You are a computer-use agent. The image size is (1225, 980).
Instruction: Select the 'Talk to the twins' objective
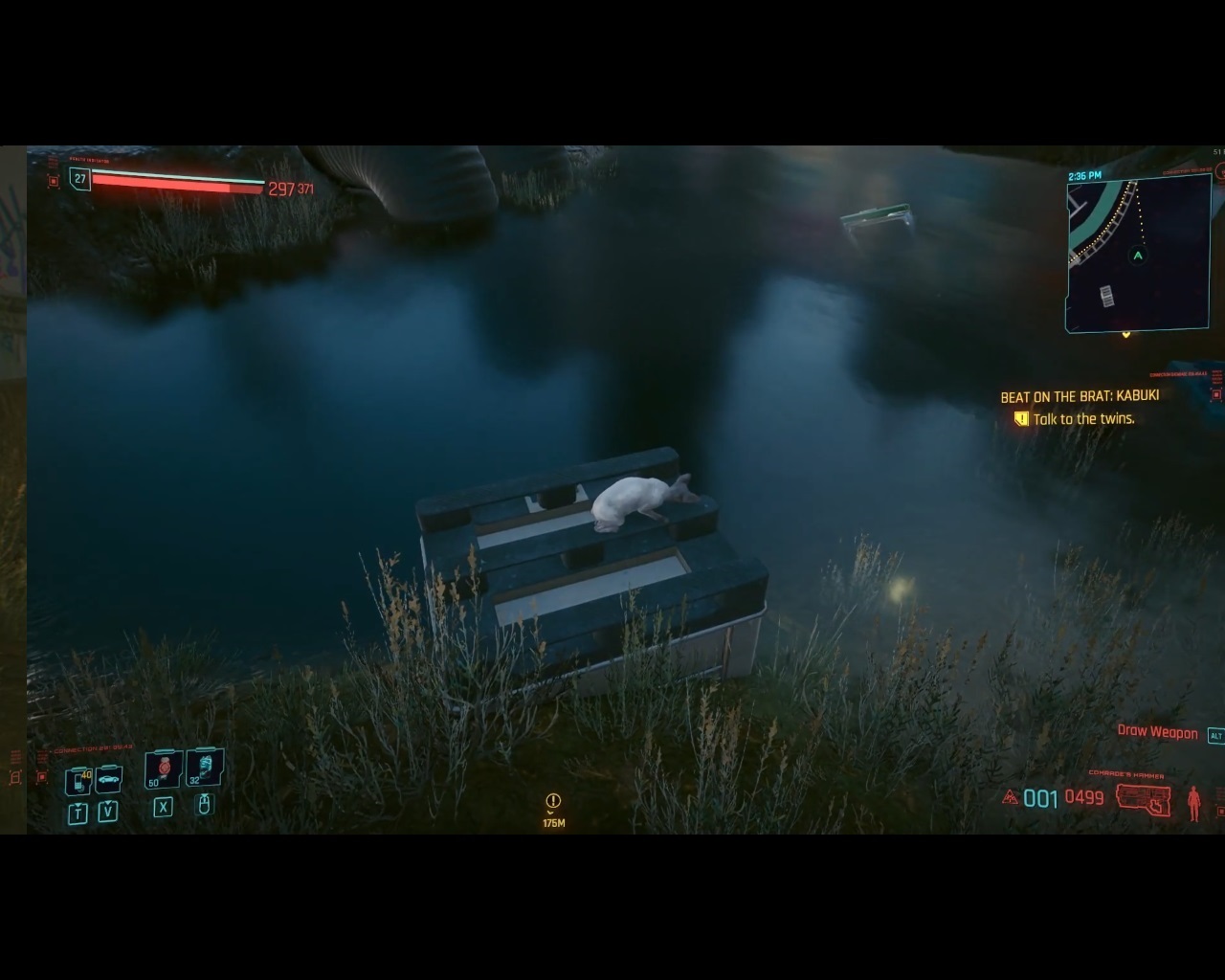[1083, 419]
